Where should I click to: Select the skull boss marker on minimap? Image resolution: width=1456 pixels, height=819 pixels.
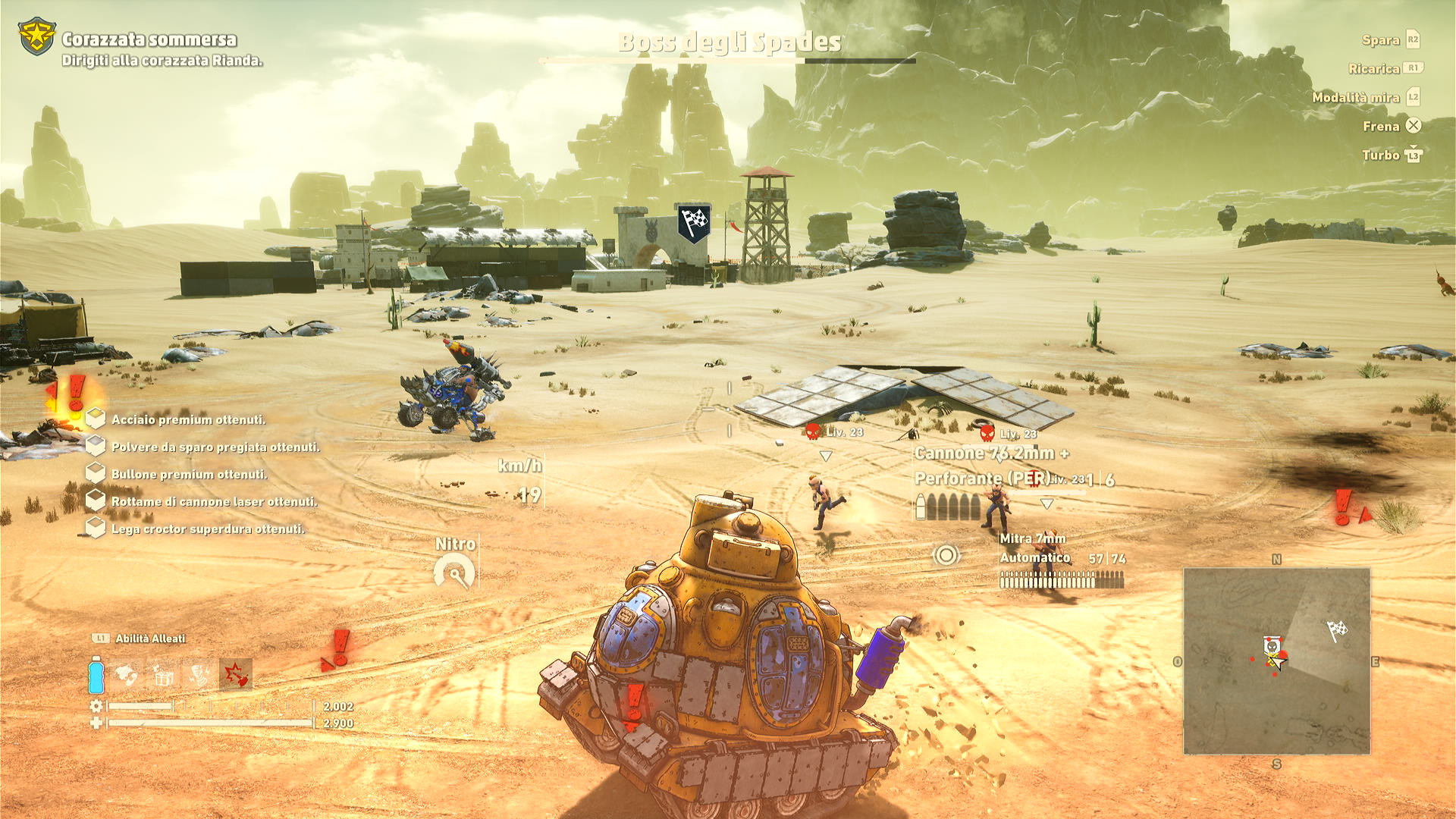(x=1272, y=646)
